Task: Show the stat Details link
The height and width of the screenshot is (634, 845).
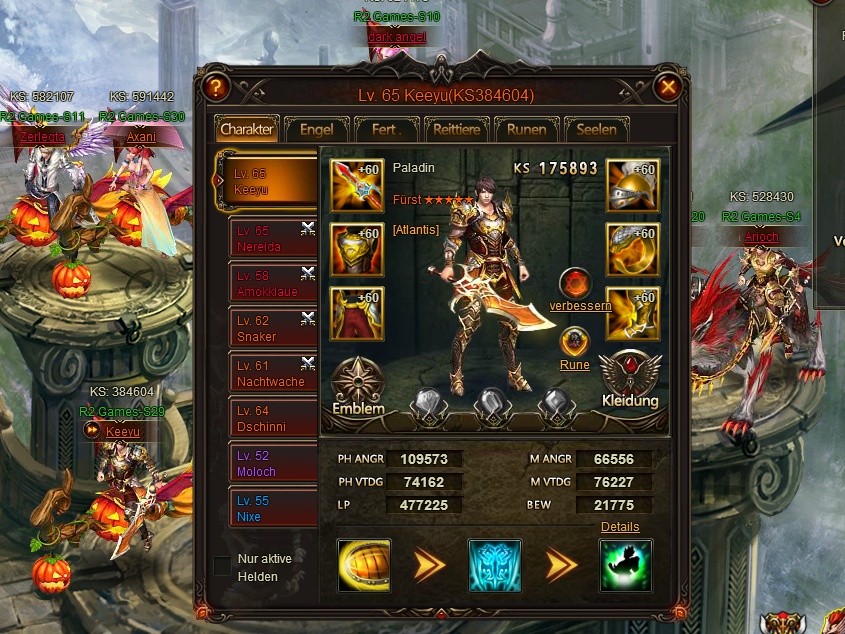Action: (x=620, y=527)
